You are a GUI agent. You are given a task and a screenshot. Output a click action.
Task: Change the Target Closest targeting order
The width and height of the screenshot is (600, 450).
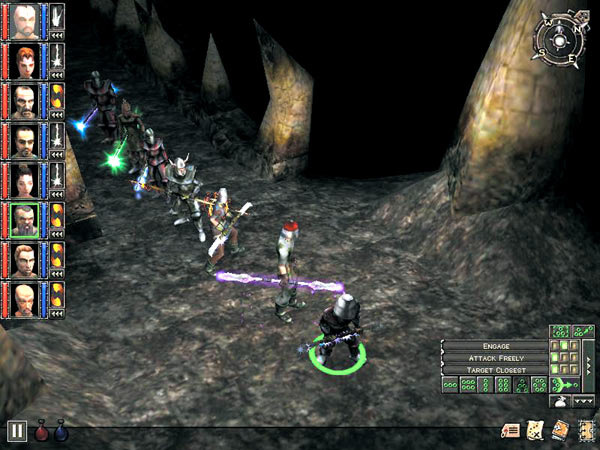495,369
